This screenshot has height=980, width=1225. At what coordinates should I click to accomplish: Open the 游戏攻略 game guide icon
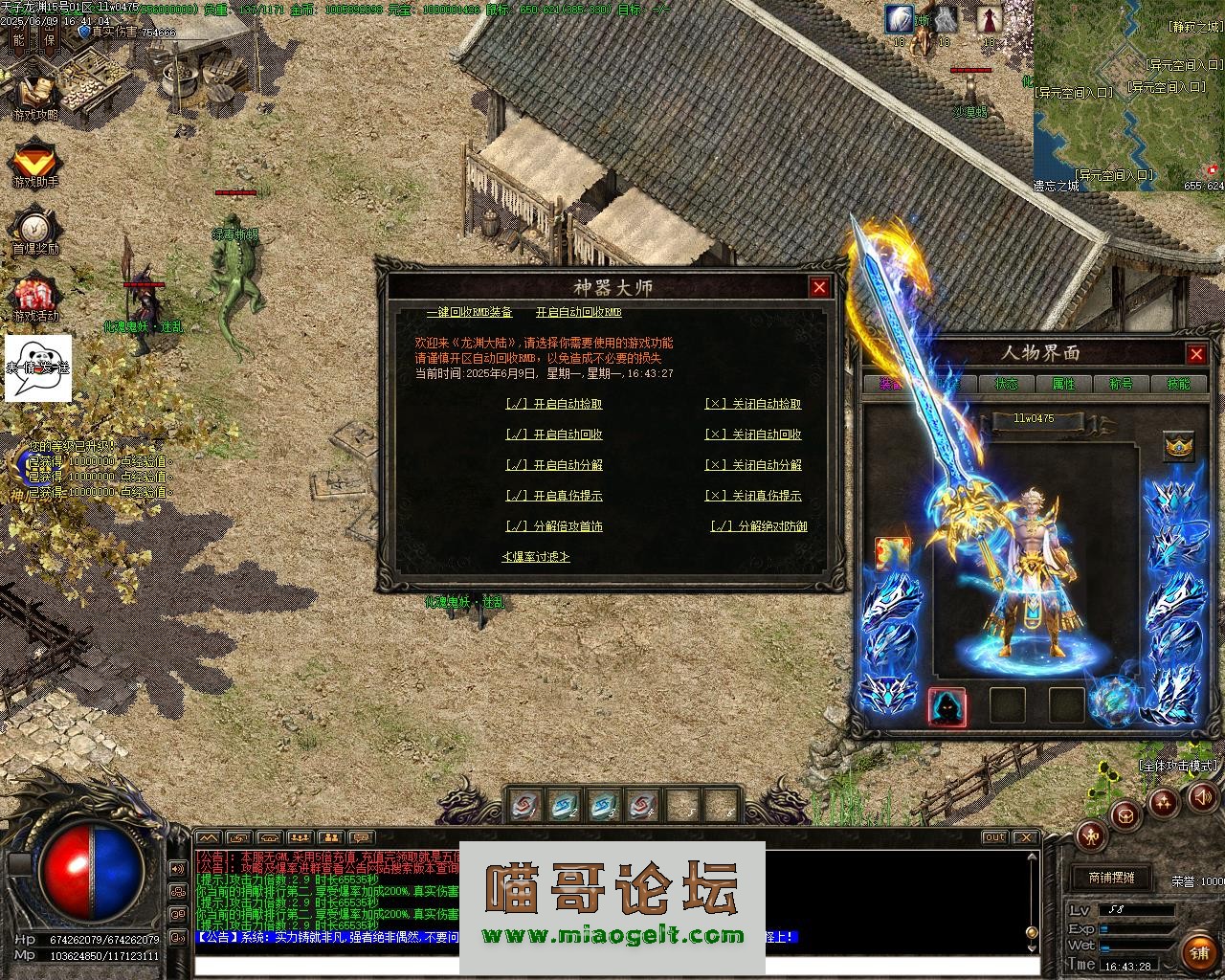(35, 98)
